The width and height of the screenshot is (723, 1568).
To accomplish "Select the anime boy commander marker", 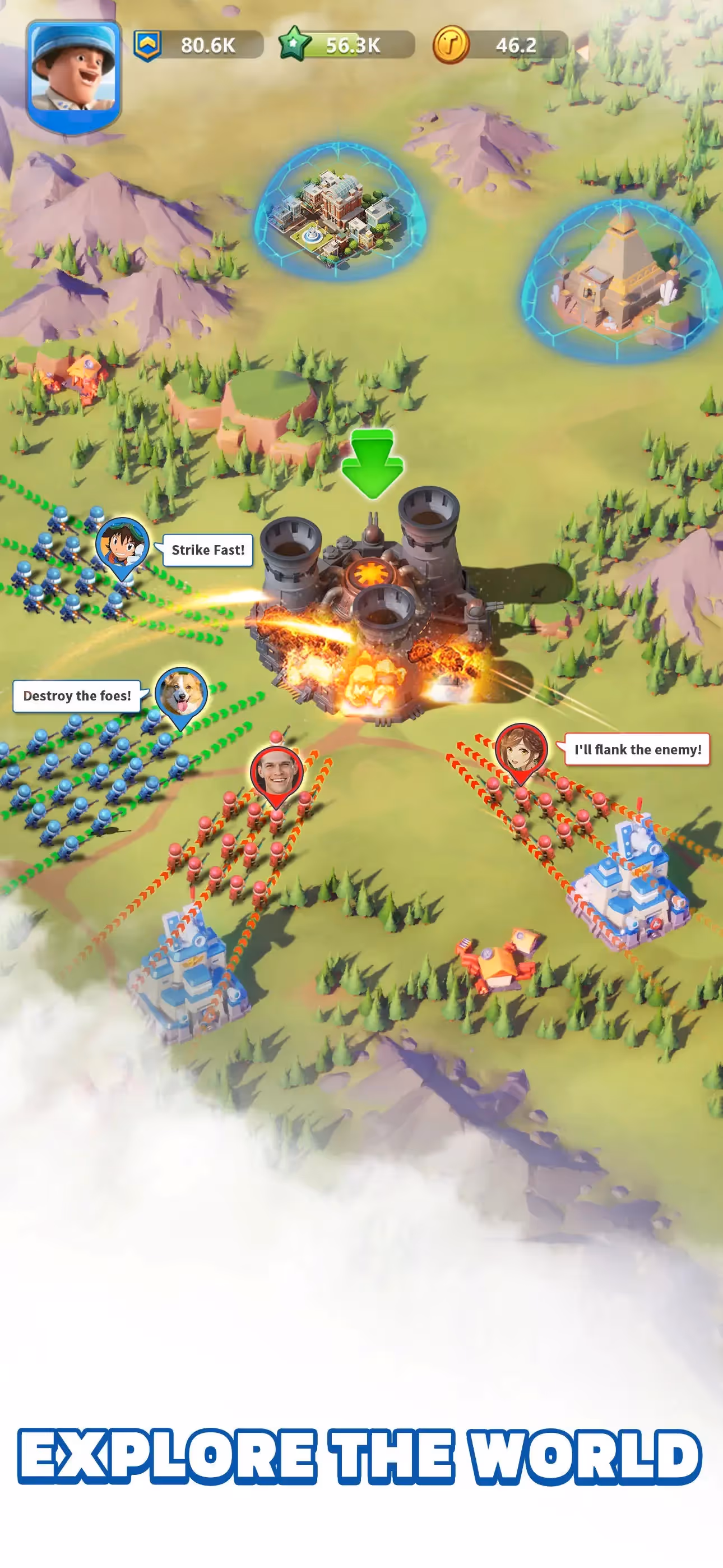I will [122, 544].
